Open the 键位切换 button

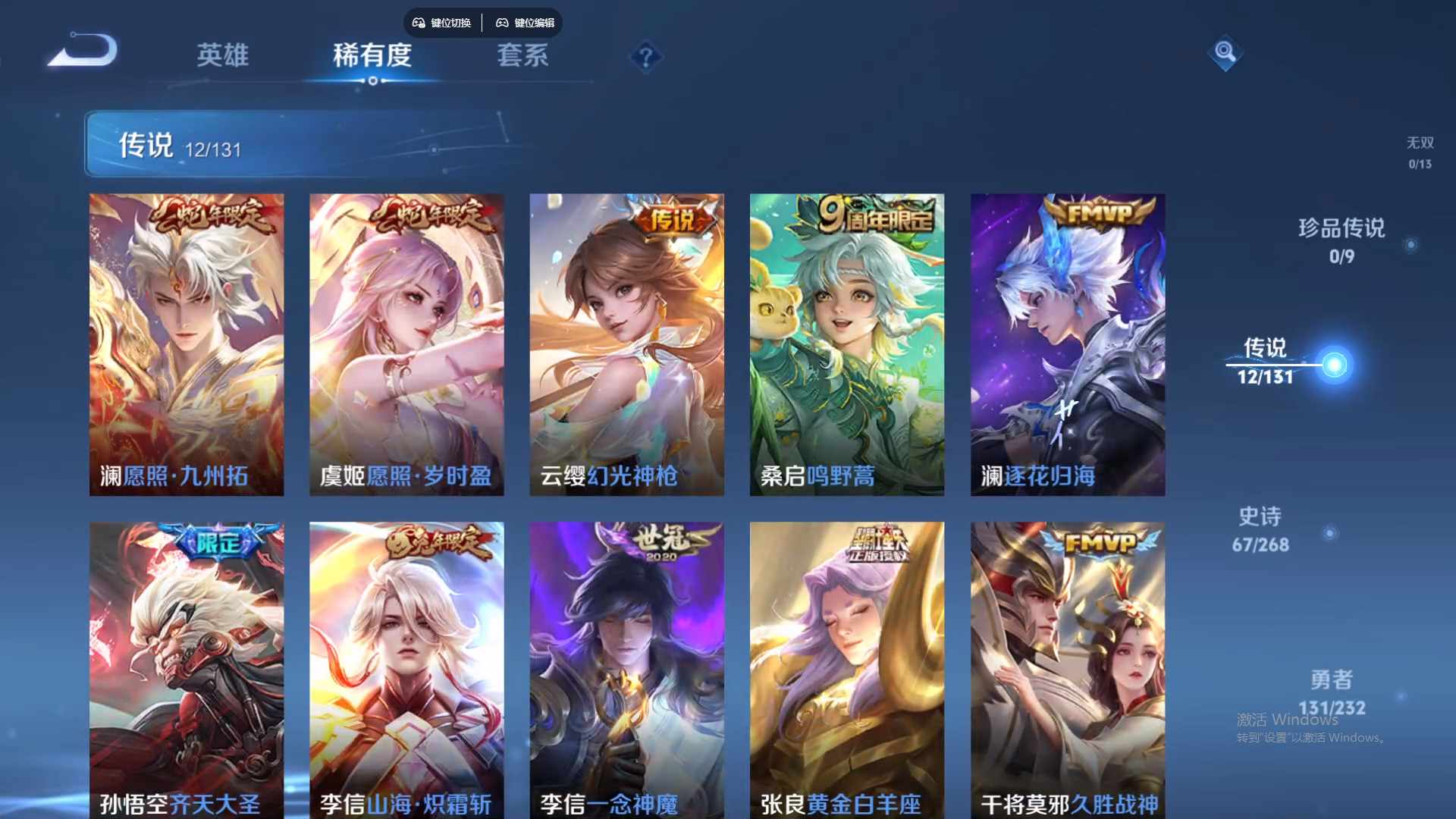pyautogui.click(x=442, y=23)
